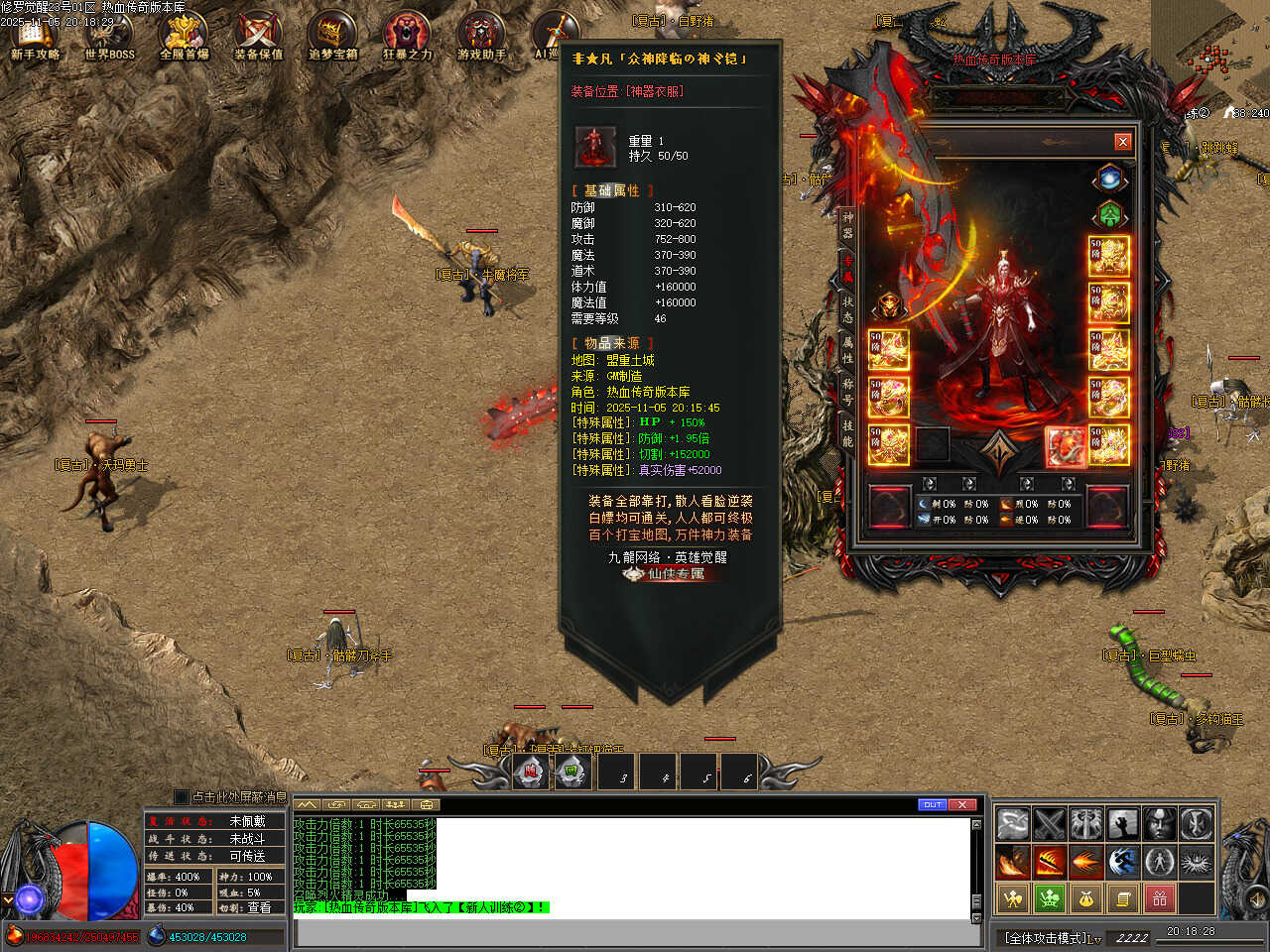This screenshot has height=952, width=1270.
Task: Switch to the 神器 tab
Action: tap(848, 225)
